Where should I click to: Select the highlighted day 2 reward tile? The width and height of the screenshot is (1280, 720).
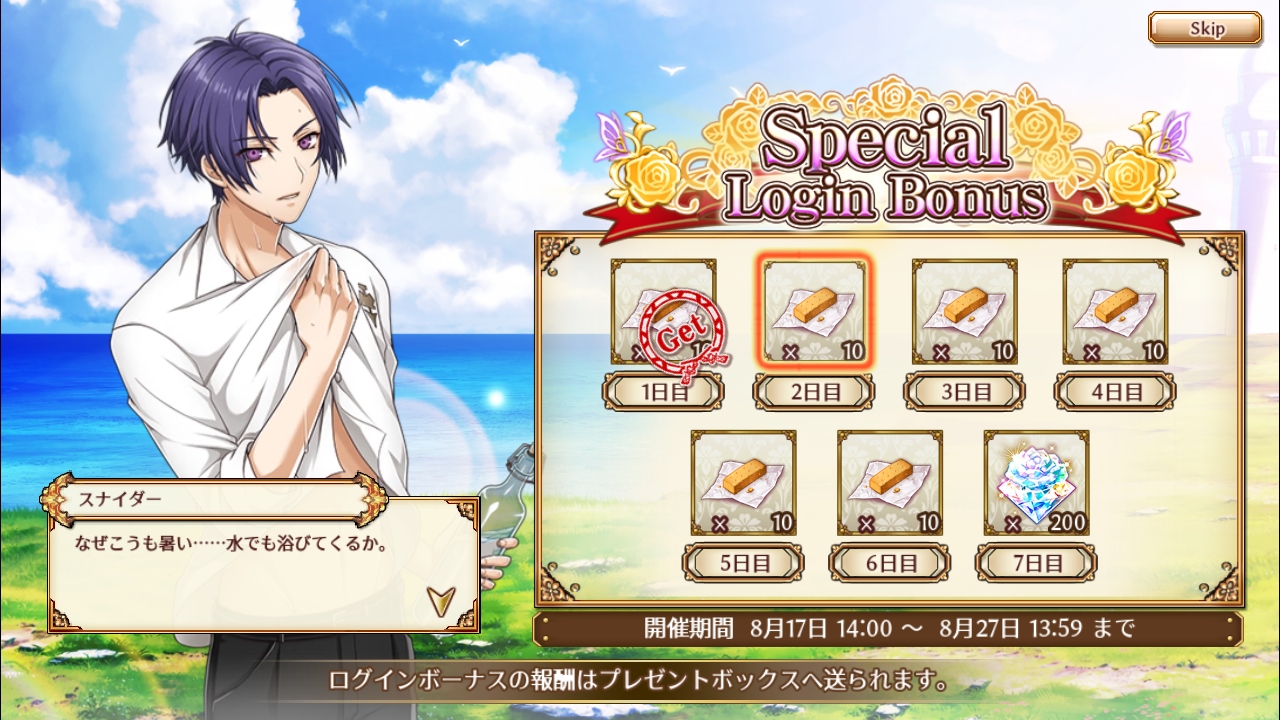pyautogui.click(x=814, y=312)
